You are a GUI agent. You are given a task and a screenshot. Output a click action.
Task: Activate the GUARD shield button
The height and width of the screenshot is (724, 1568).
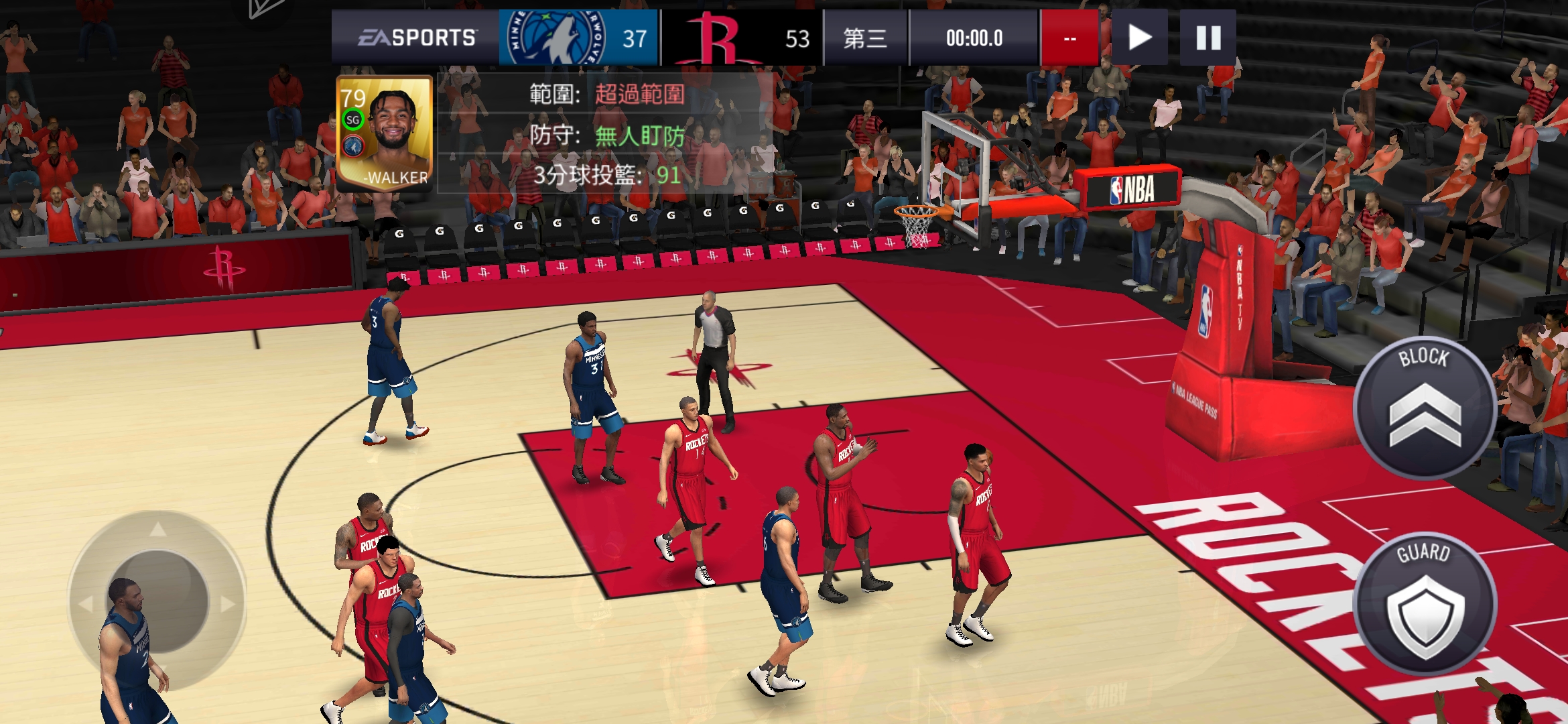click(1425, 604)
